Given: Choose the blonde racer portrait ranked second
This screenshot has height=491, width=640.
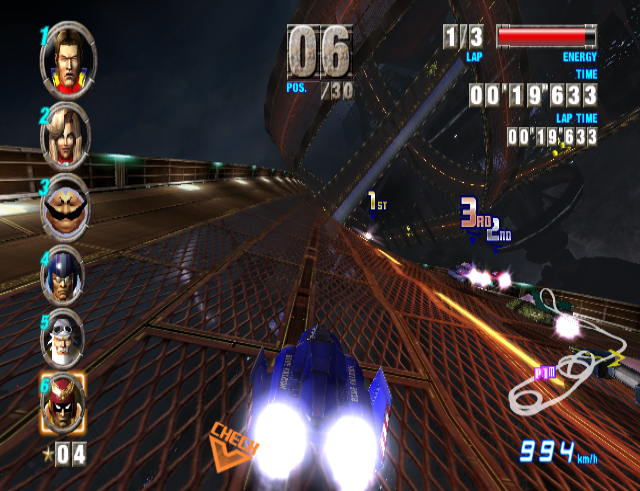Looking at the screenshot, I should click(66, 138).
